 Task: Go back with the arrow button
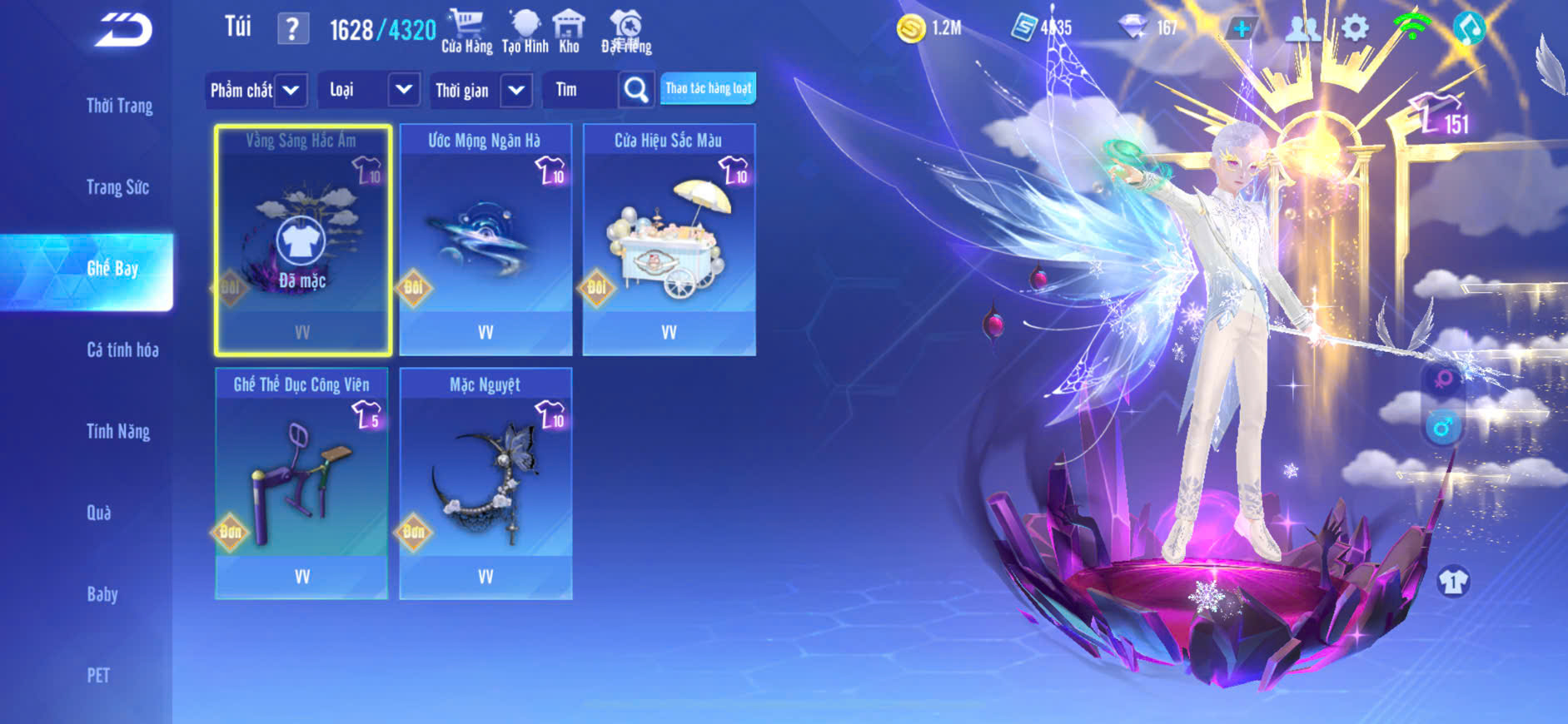tap(123, 31)
